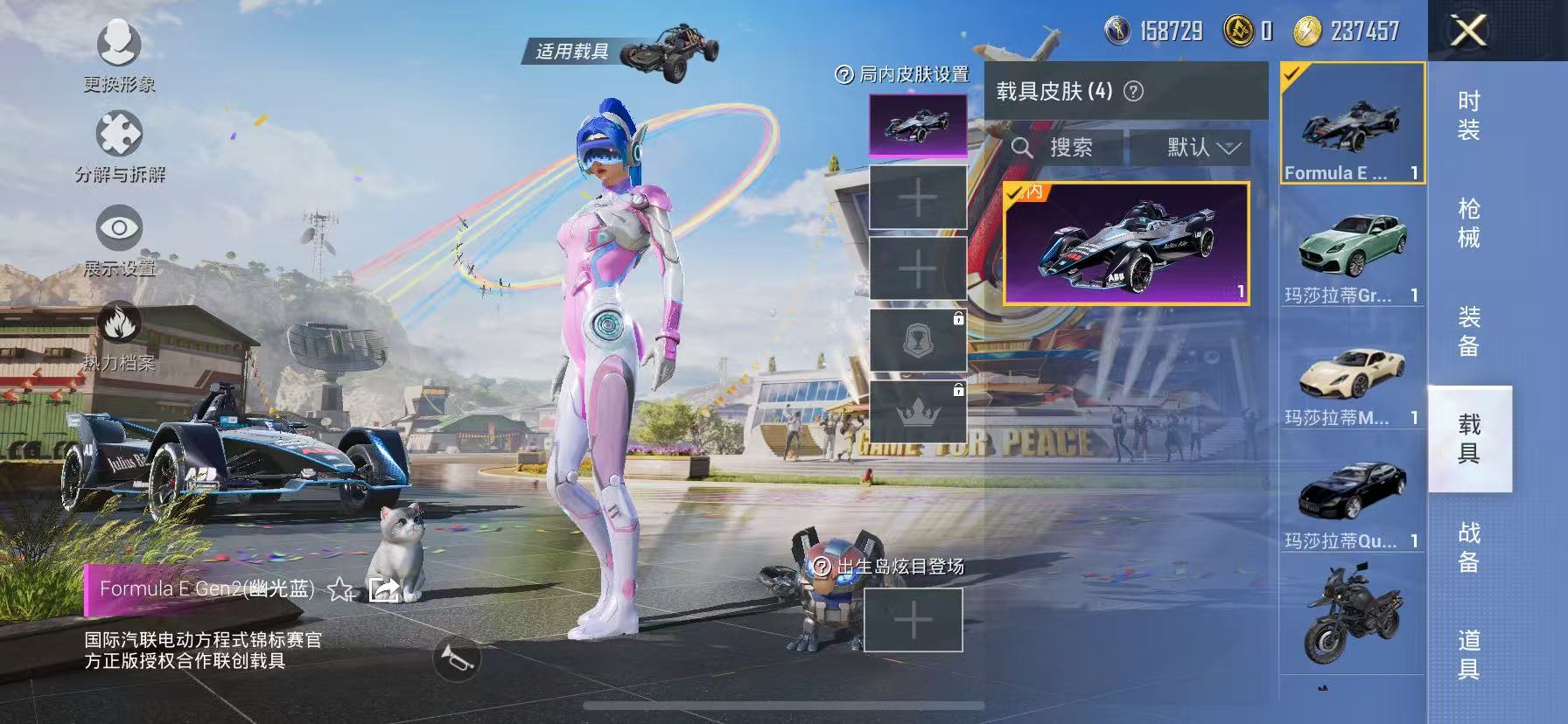Screen dimensions: 1568x724
Task: Expand the first empty plus skin slot
Action: (916, 196)
